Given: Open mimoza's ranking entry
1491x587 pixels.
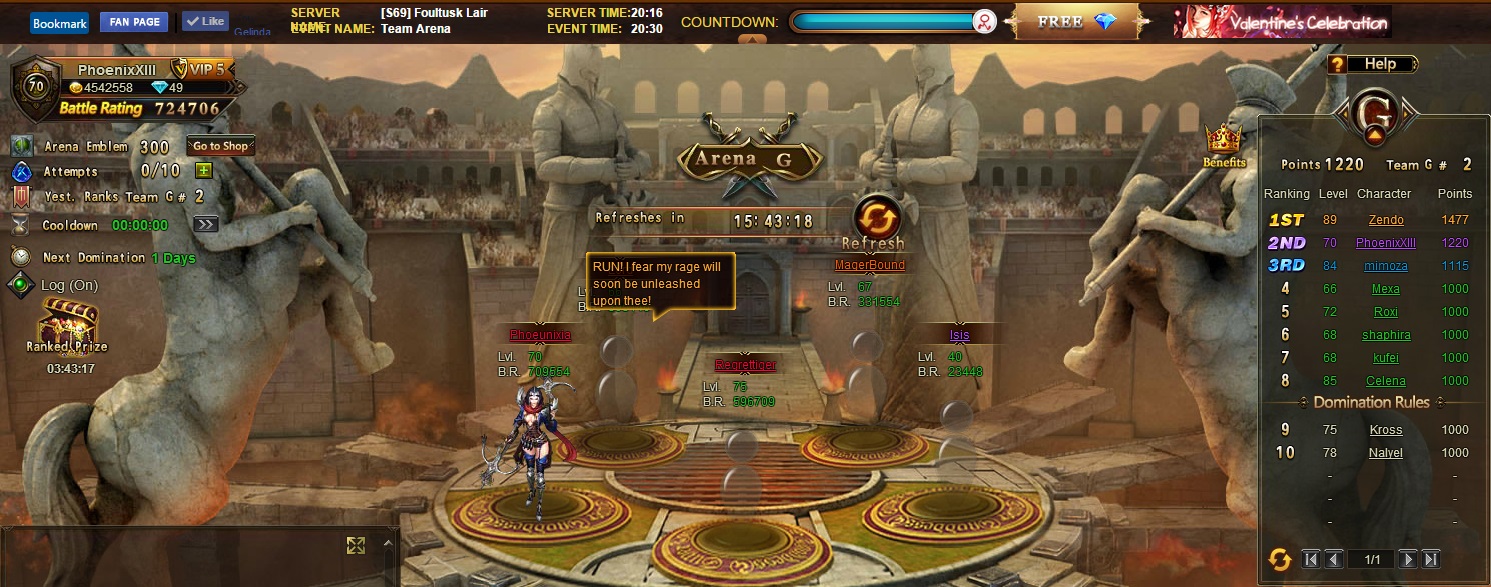Looking at the screenshot, I should [1385, 266].
